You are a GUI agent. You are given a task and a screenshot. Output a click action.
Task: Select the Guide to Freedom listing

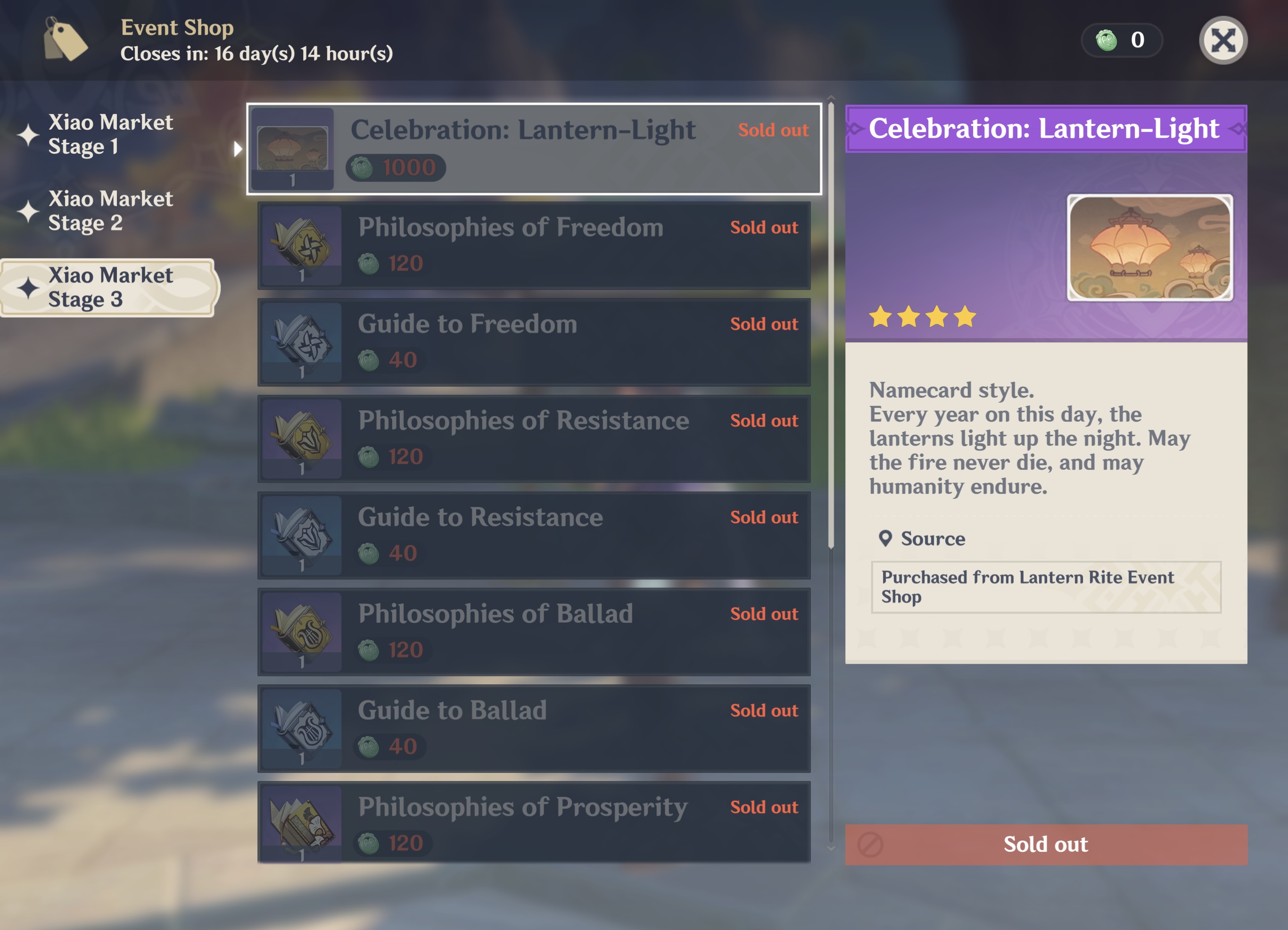[534, 342]
